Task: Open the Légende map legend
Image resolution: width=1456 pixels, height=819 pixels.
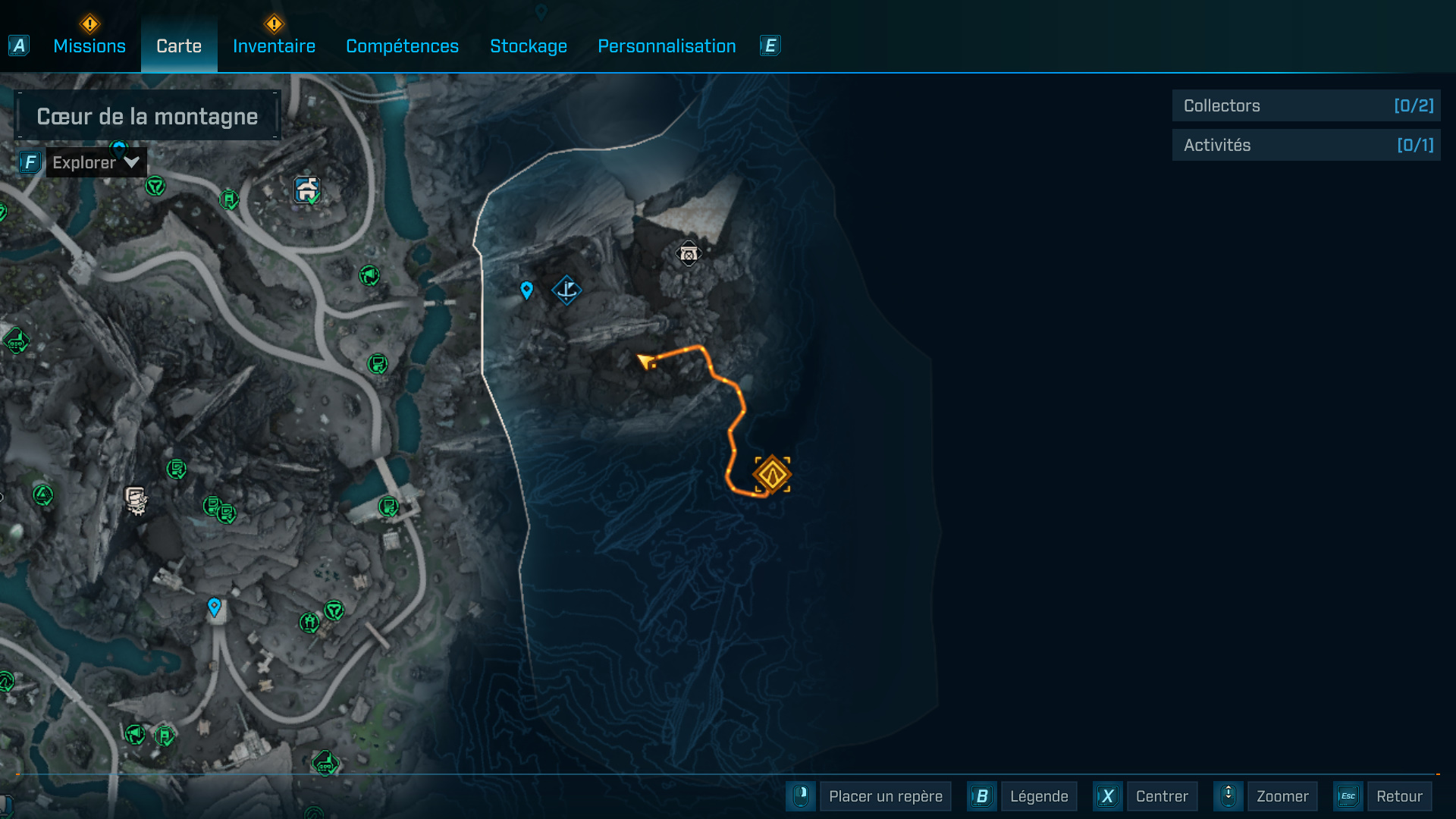Action: click(x=1038, y=796)
